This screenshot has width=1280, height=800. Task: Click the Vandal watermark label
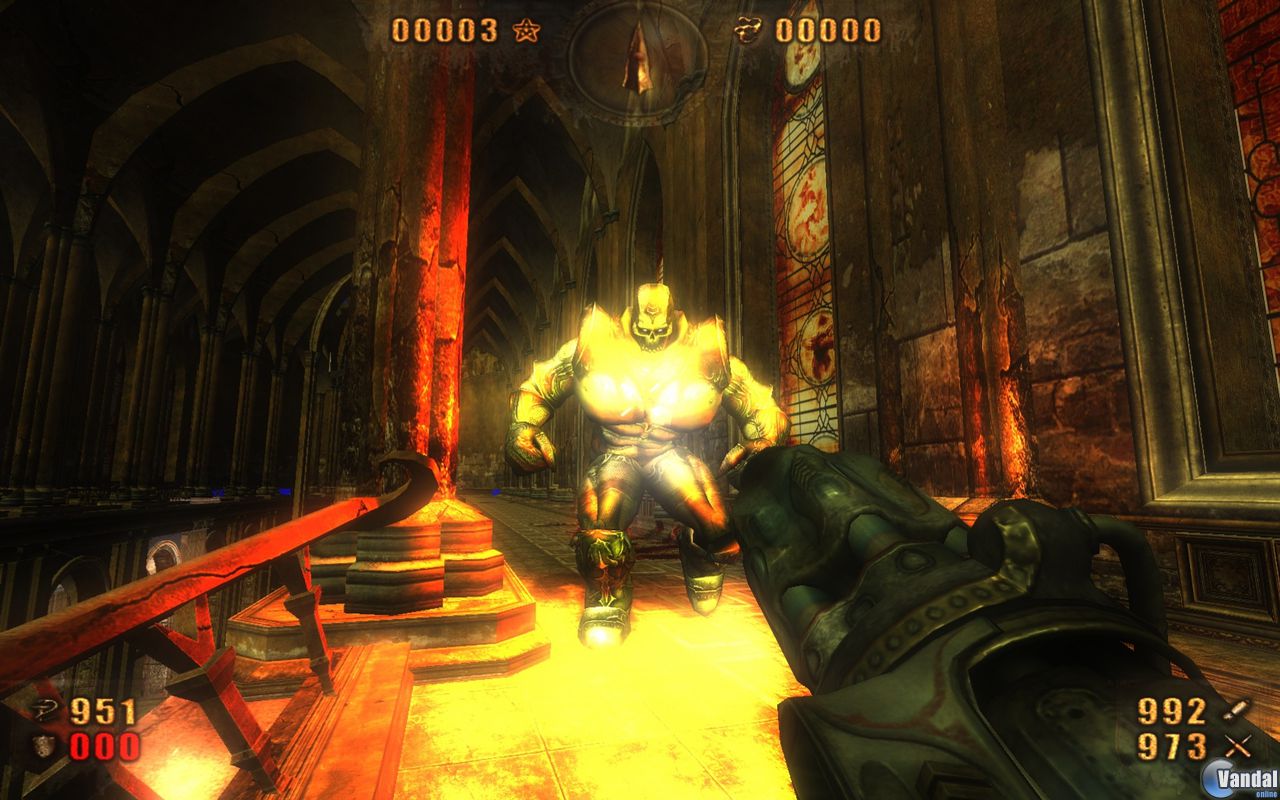(x=1245, y=777)
